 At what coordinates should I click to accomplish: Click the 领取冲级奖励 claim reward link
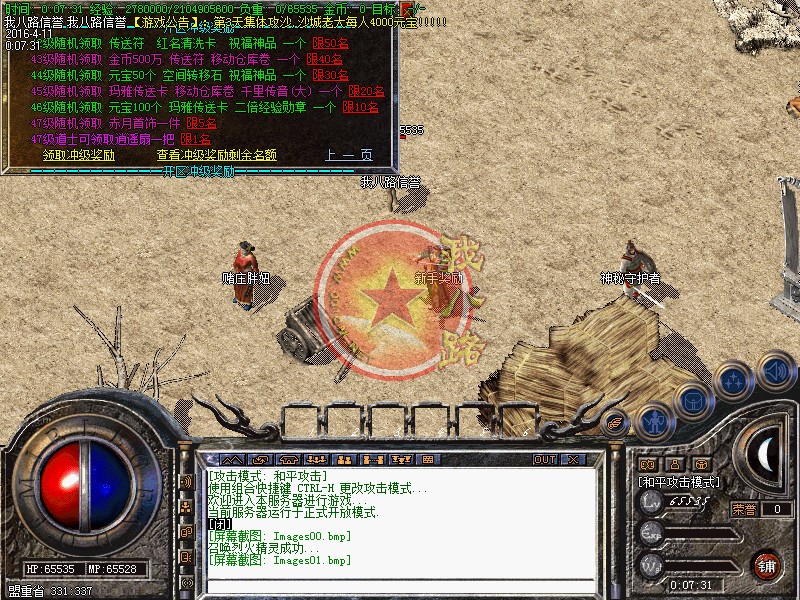(x=79, y=155)
